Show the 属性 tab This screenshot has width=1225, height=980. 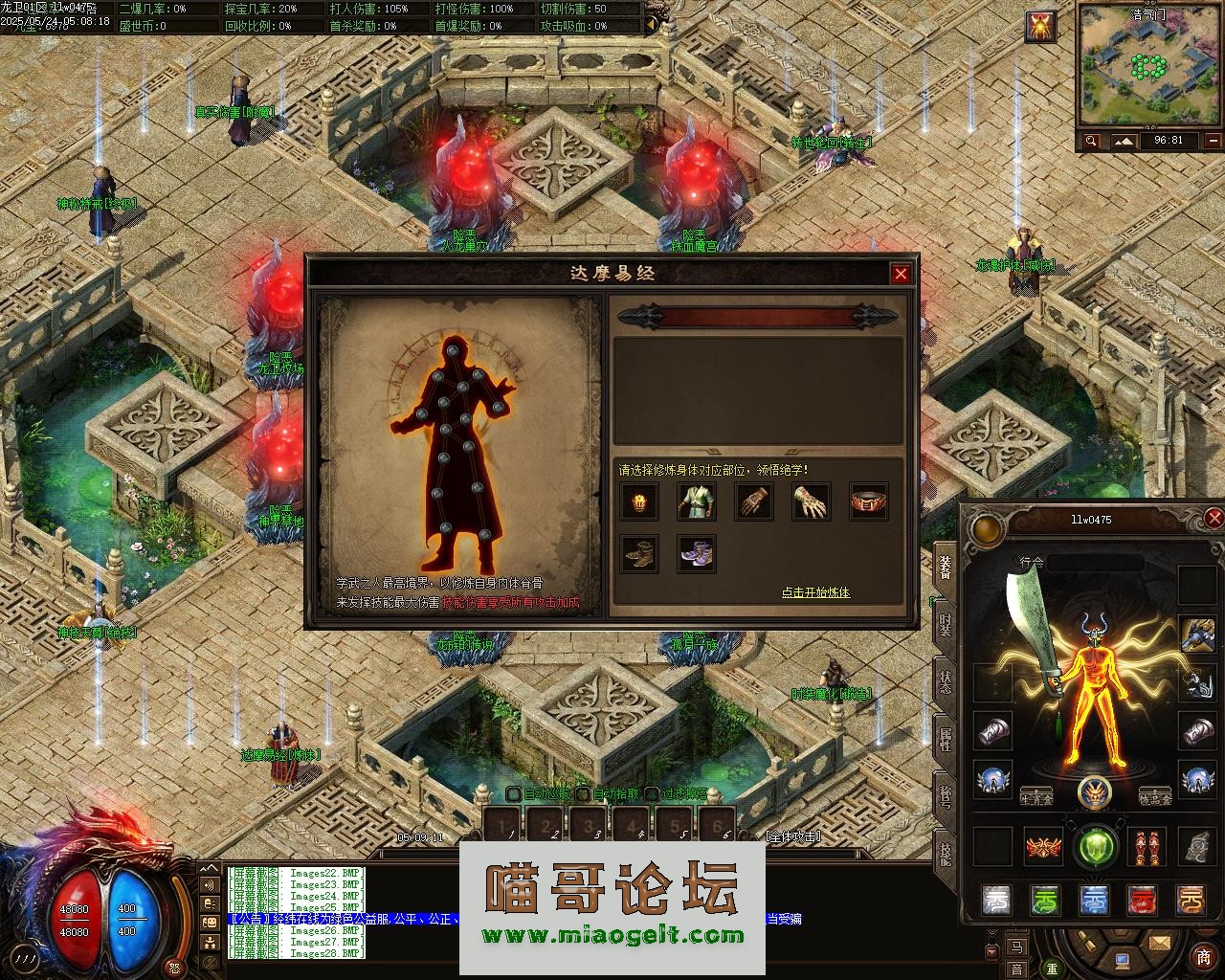point(946,738)
